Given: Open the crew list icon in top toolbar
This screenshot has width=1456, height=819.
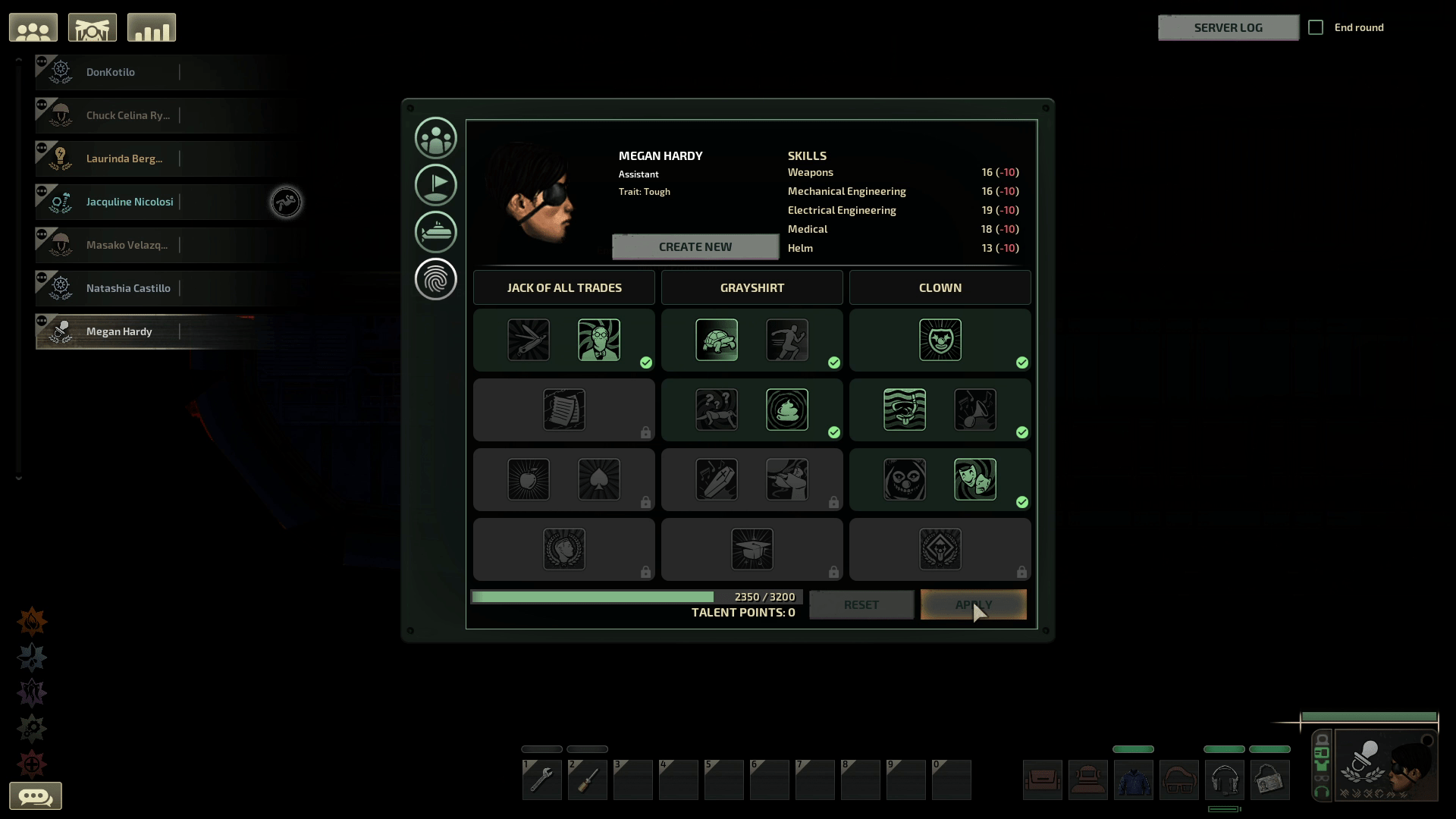Looking at the screenshot, I should tap(33, 27).
